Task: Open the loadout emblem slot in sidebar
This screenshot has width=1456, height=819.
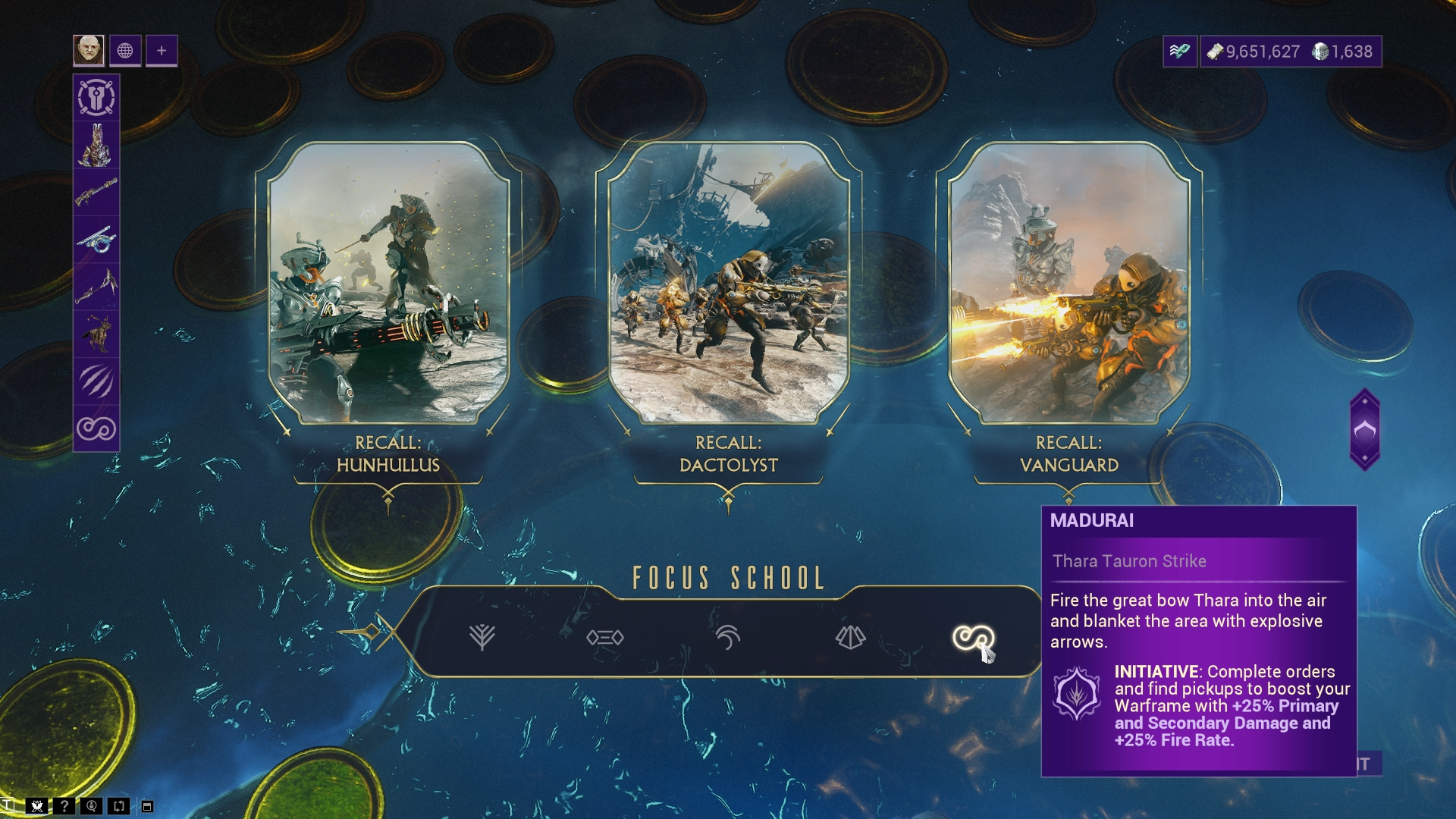Action: coord(96,98)
